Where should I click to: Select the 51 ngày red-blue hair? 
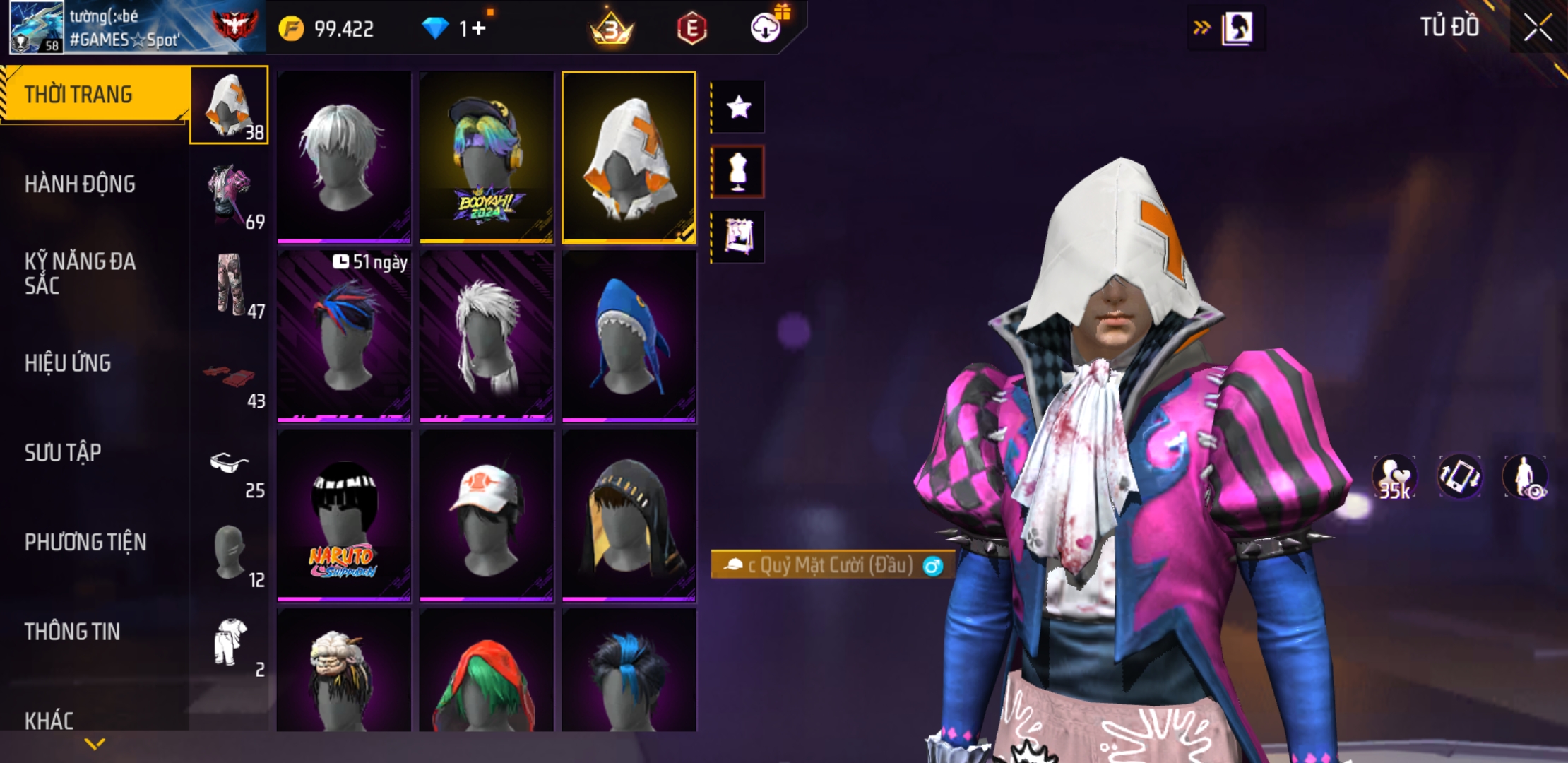[x=344, y=336]
